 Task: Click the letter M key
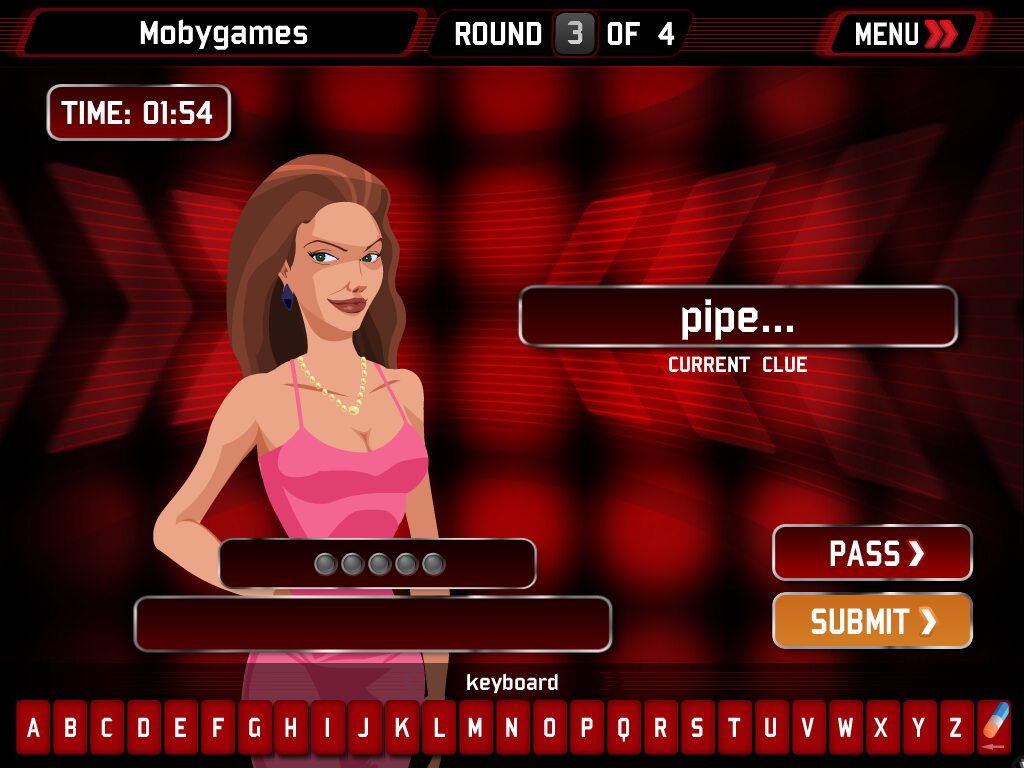click(475, 728)
